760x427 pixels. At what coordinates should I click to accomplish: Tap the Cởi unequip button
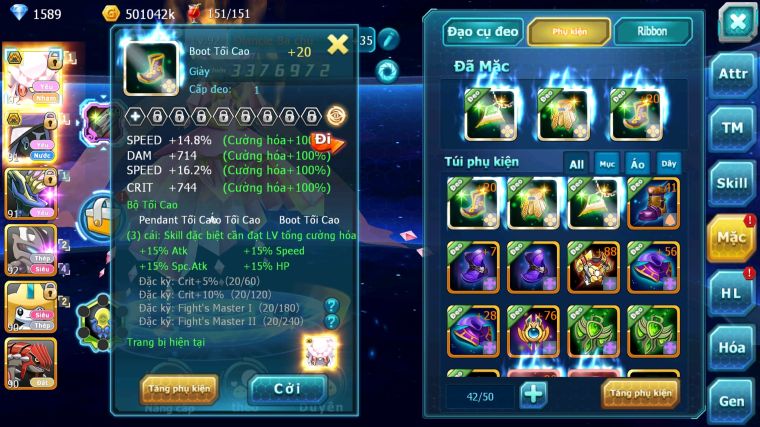[287, 388]
